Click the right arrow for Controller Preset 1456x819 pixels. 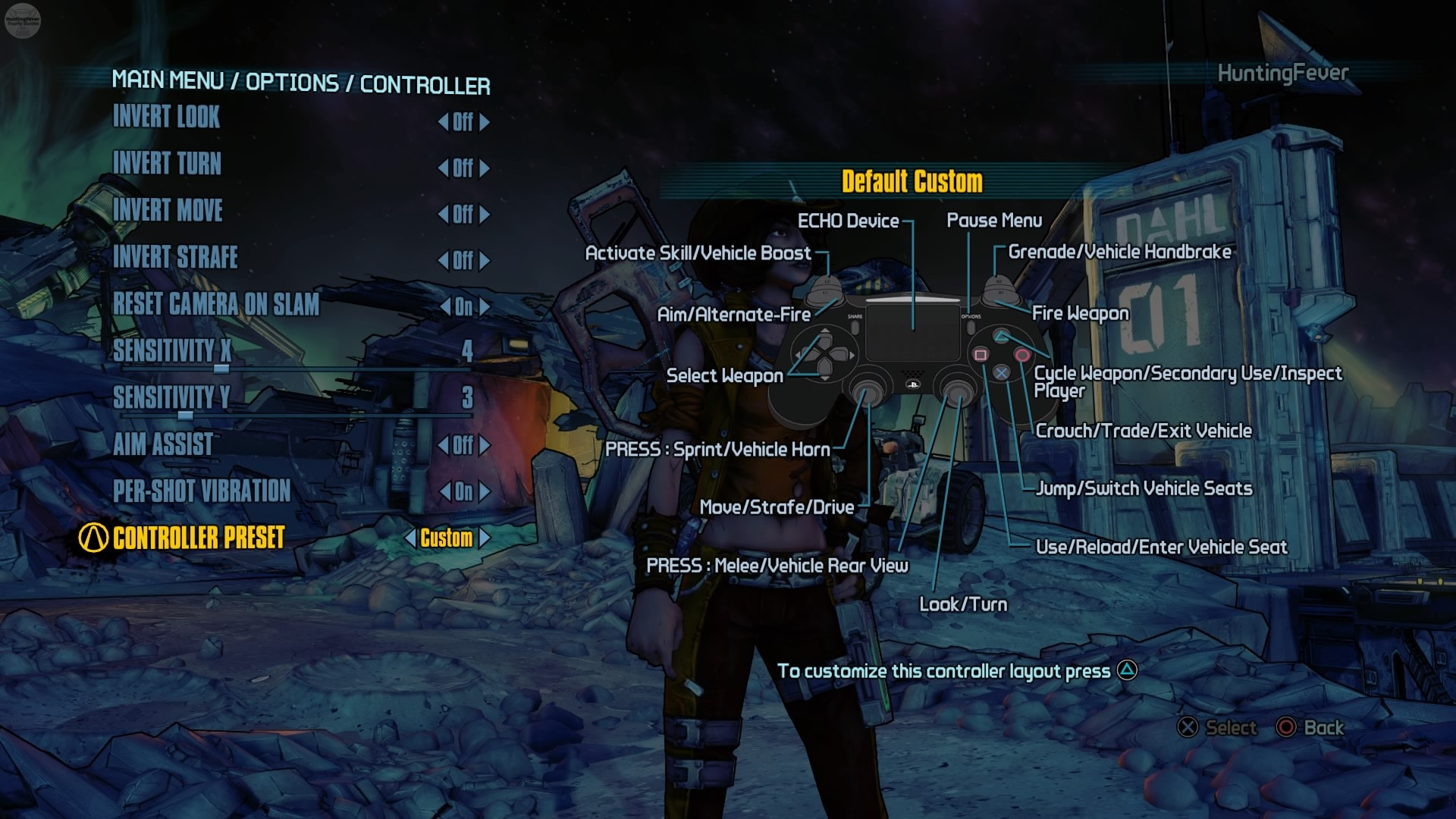[485, 538]
